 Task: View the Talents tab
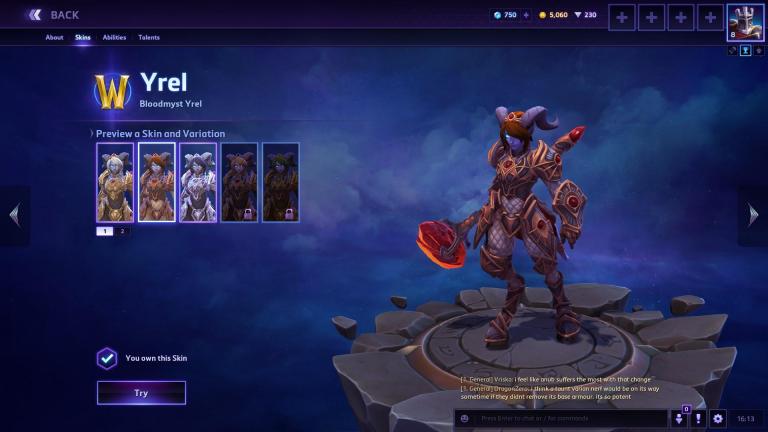pos(149,38)
